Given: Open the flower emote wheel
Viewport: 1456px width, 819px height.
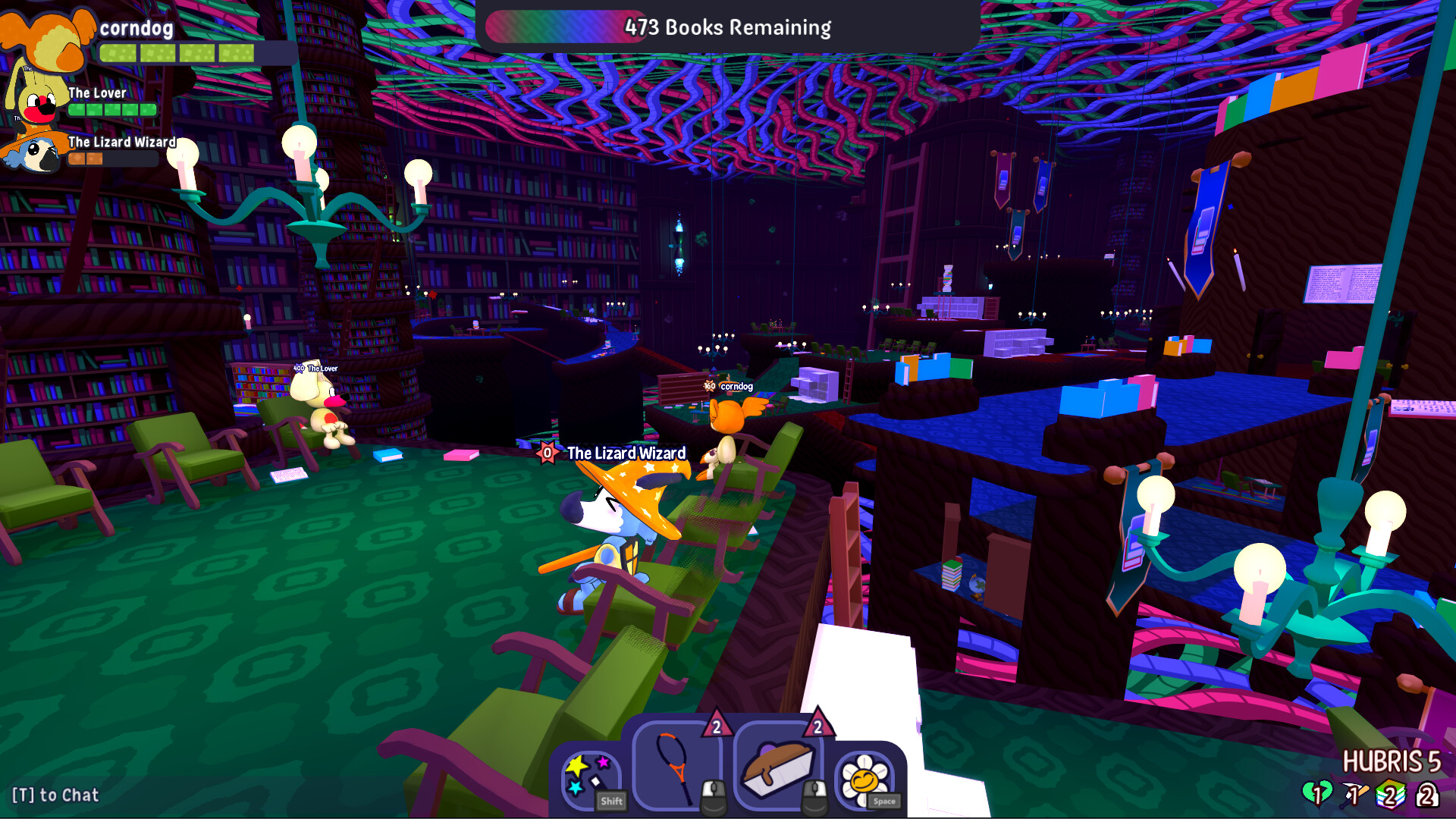Looking at the screenshot, I should [x=865, y=778].
